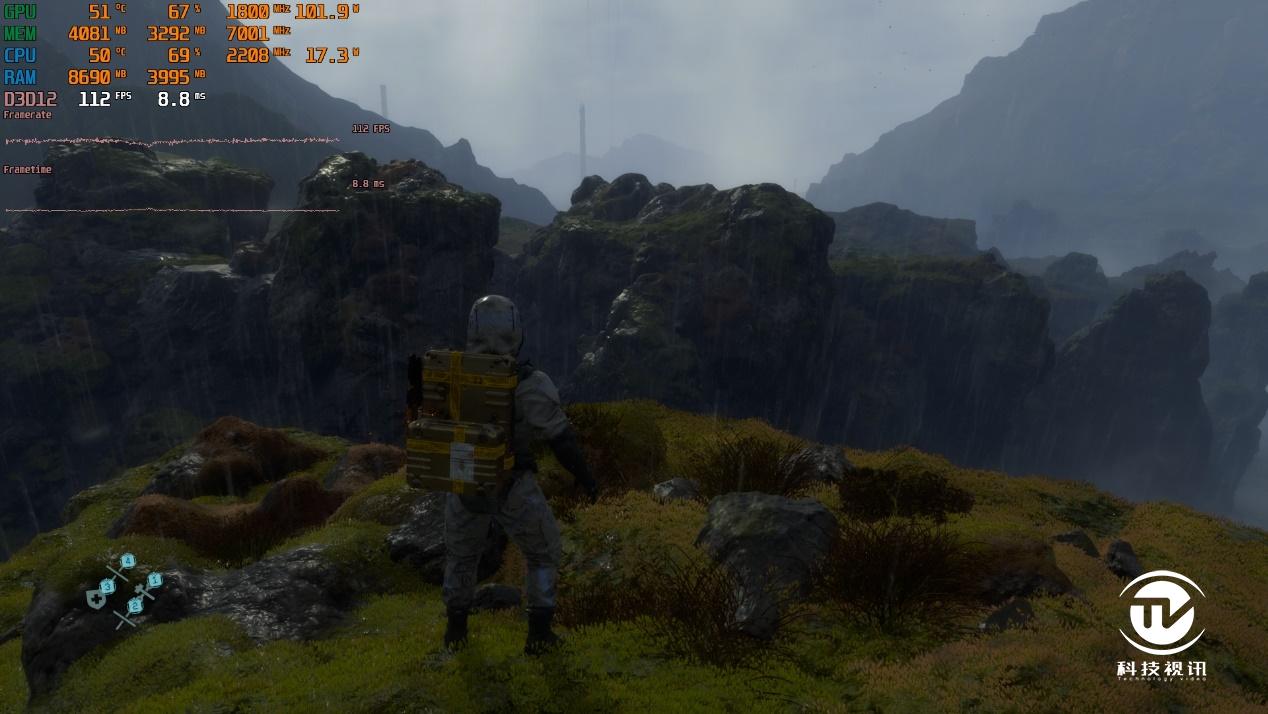Click the shield with cross icon

point(96,599)
